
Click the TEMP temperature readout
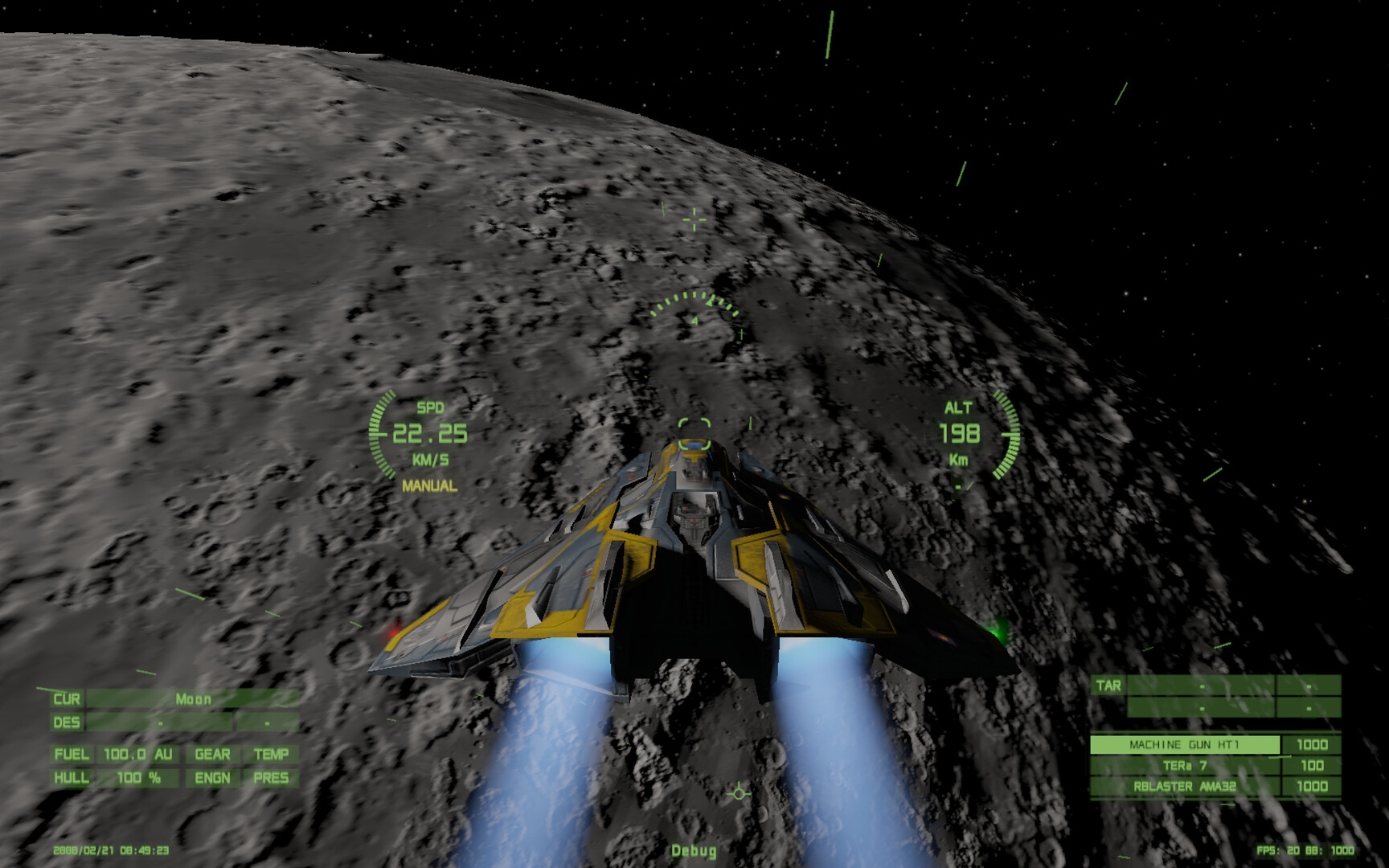pos(273,755)
